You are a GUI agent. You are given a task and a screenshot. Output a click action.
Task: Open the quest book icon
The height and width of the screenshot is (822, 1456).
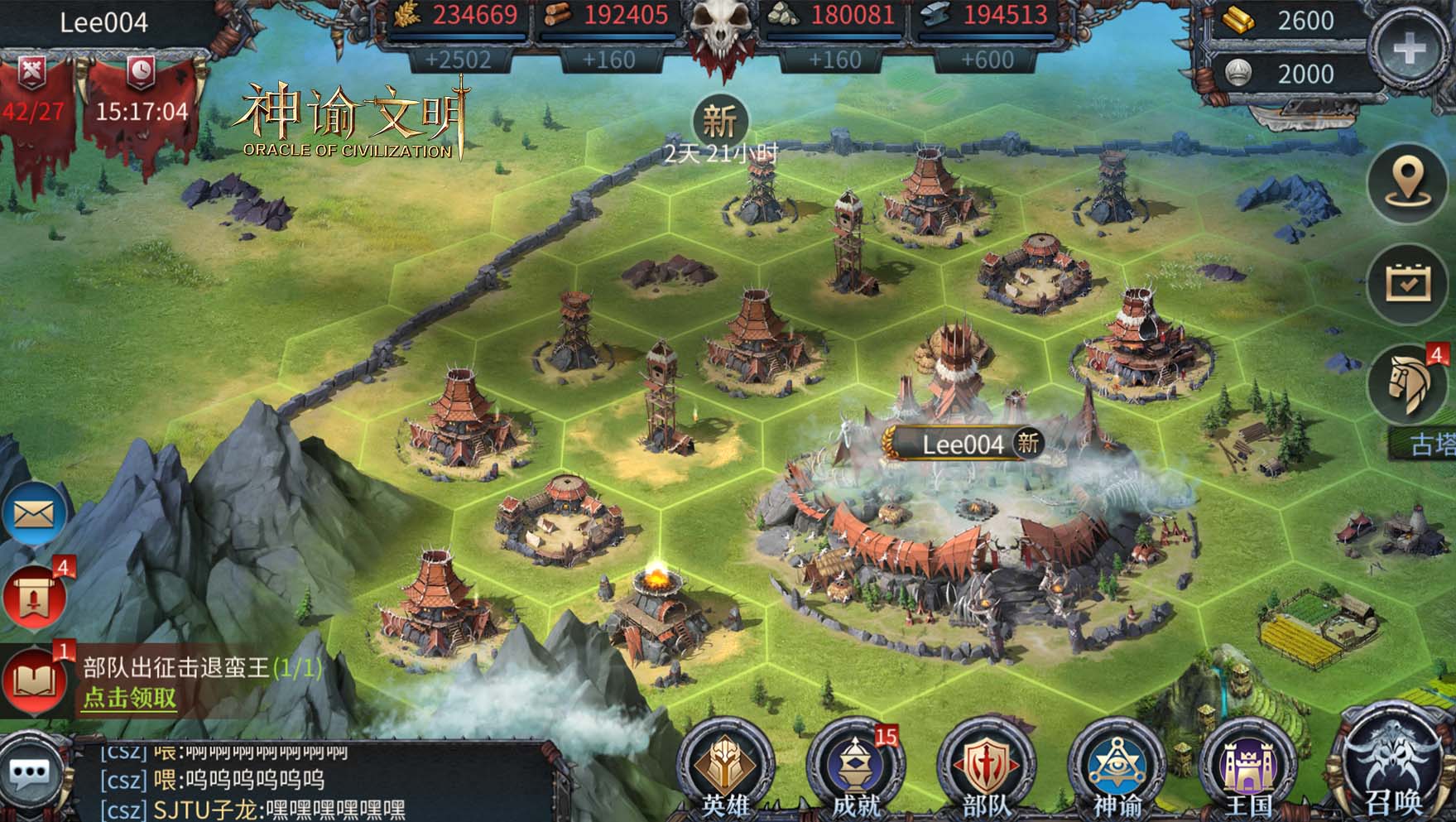coord(34,680)
